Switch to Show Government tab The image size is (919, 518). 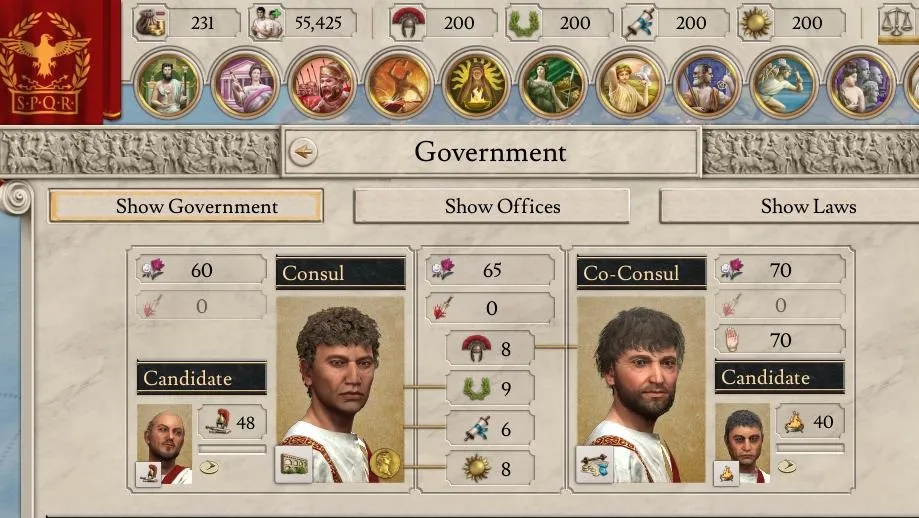(186, 207)
